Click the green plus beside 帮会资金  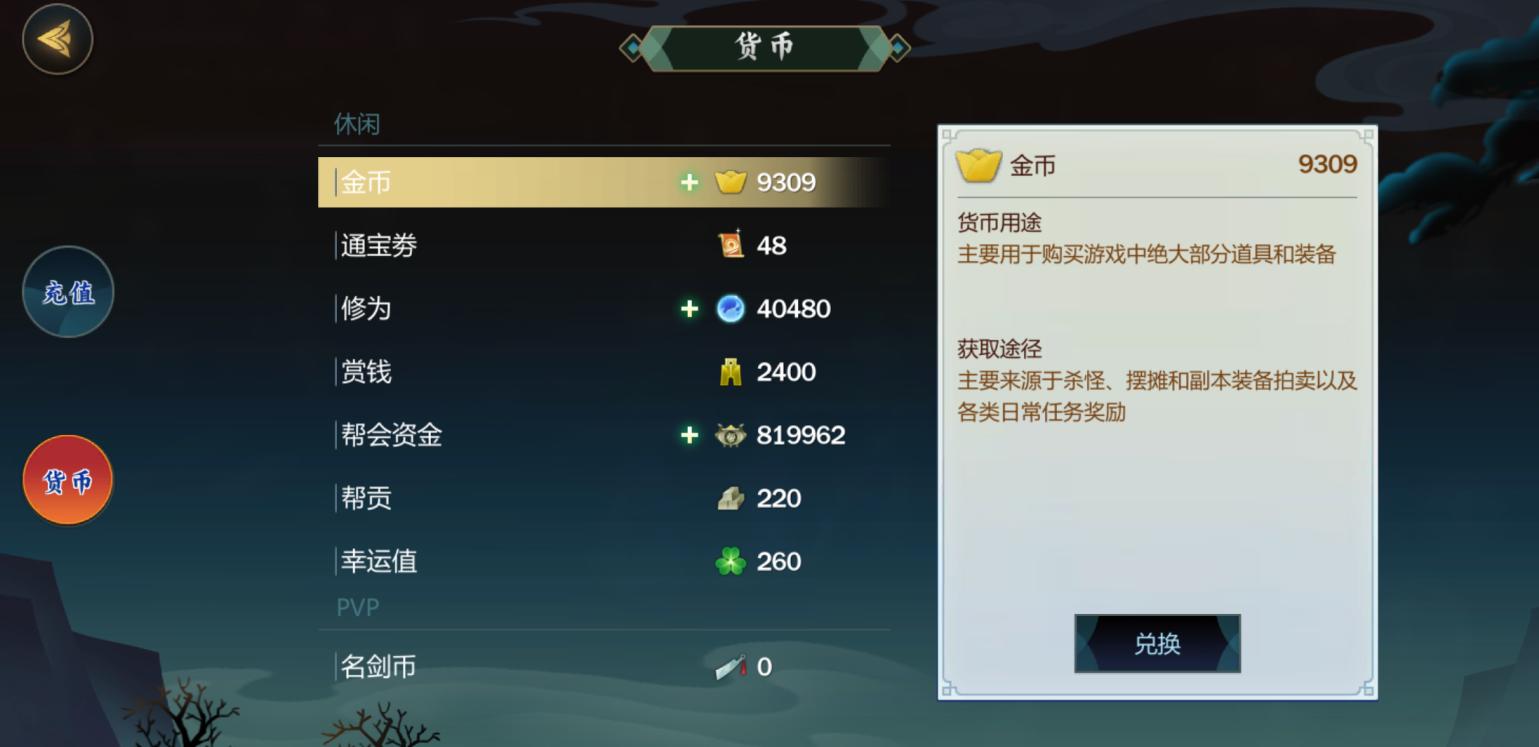[x=688, y=435]
